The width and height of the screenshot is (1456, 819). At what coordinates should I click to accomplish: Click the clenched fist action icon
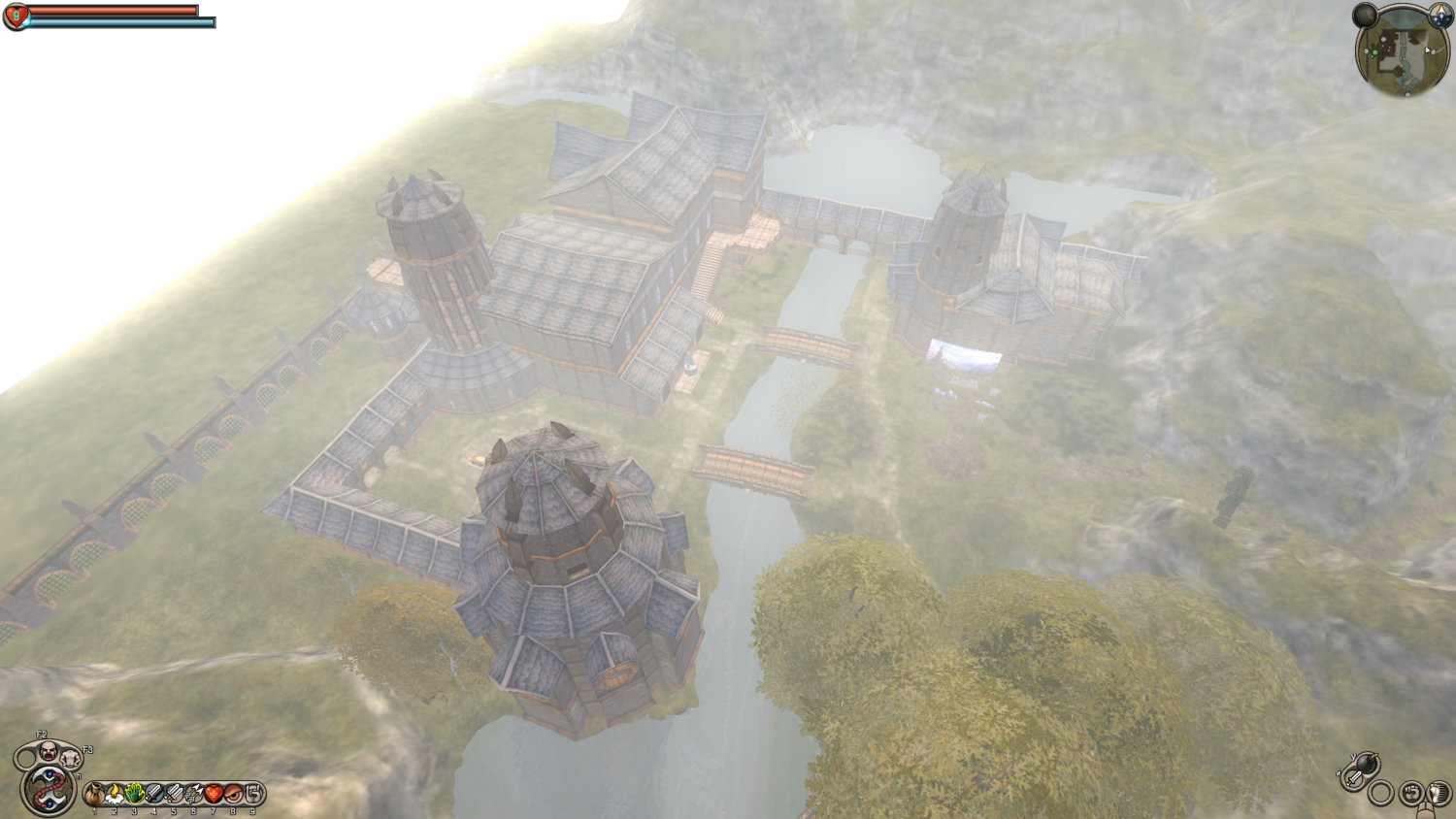(x=1412, y=794)
